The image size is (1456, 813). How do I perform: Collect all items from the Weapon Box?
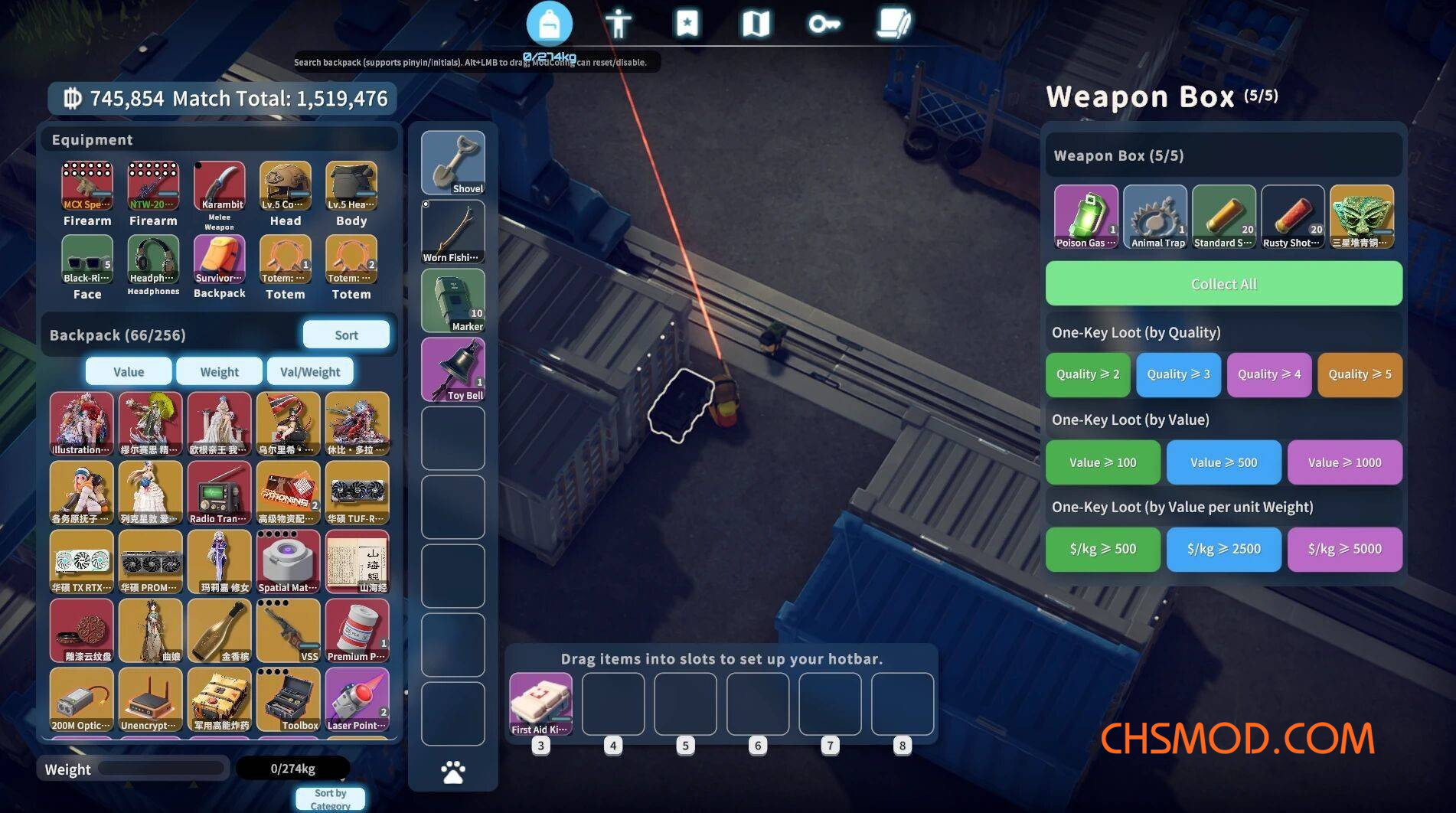click(x=1223, y=284)
